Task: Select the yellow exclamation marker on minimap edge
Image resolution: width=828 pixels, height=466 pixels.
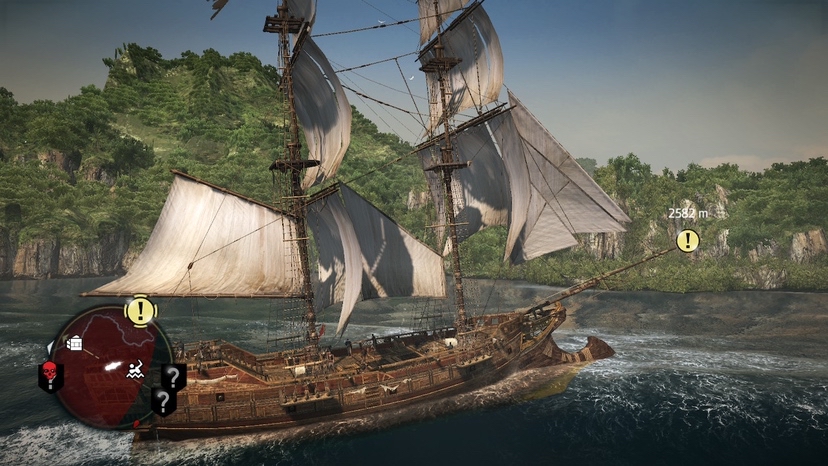Action: click(x=140, y=310)
